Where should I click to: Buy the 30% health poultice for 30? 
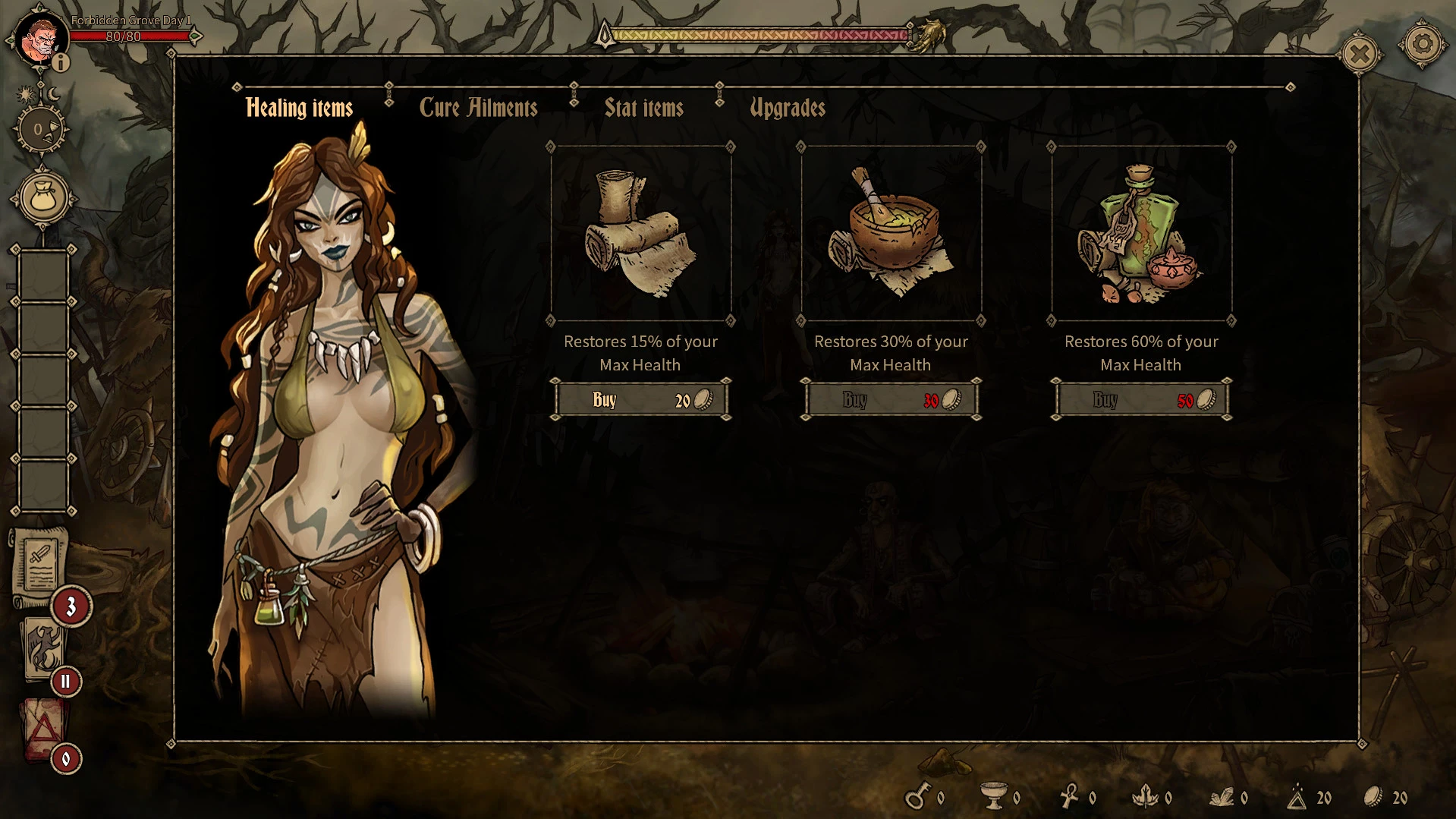pos(891,400)
